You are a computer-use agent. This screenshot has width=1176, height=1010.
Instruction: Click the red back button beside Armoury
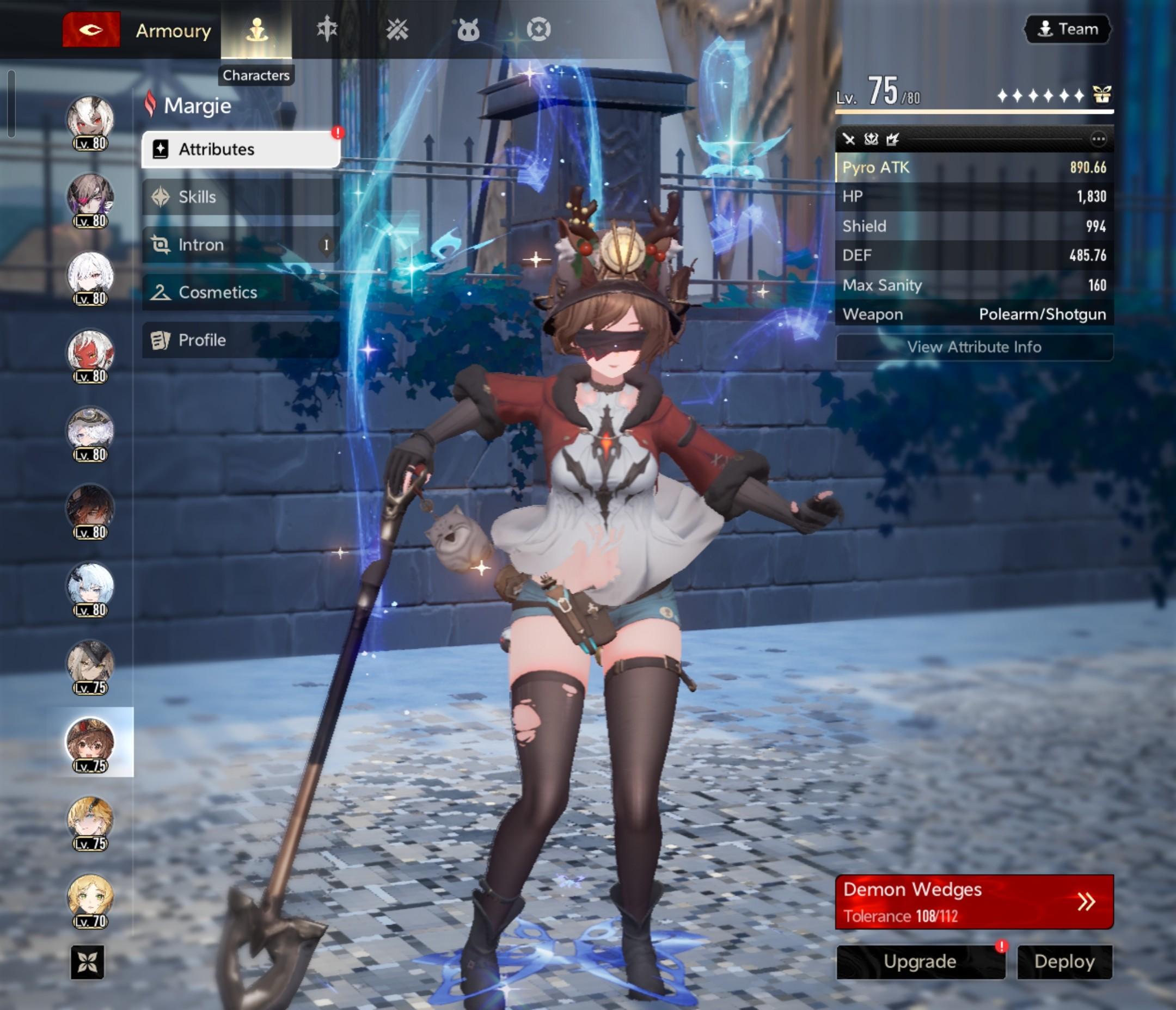pyautogui.click(x=91, y=29)
